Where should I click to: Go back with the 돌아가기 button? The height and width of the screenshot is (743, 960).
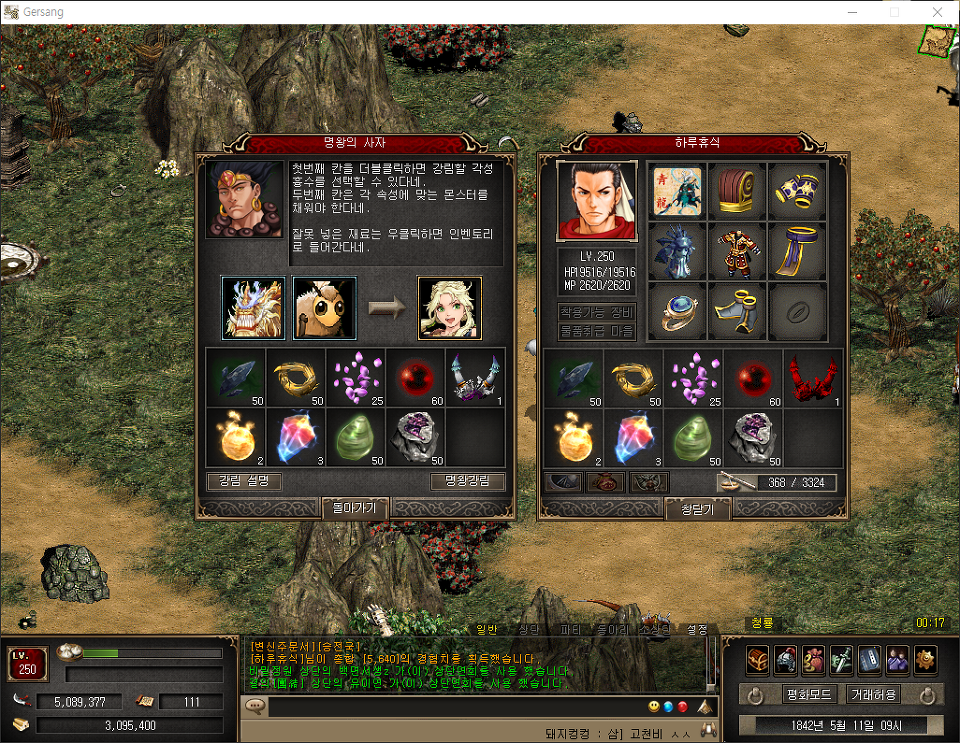pyautogui.click(x=355, y=509)
